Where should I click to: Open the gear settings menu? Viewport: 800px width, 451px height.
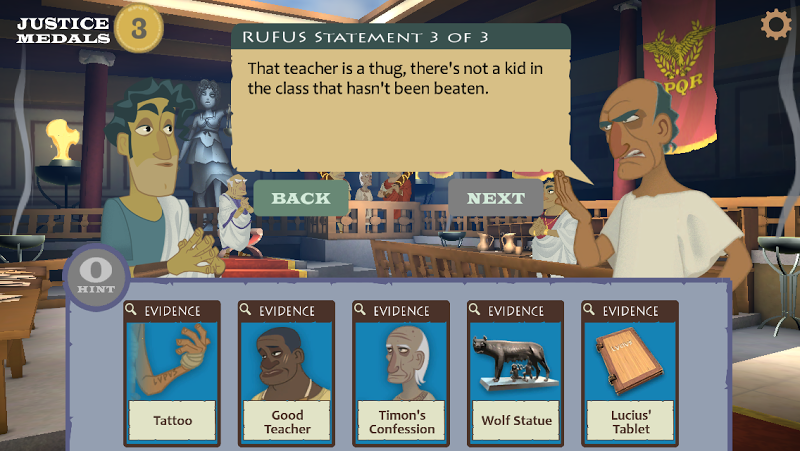(776, 25)
